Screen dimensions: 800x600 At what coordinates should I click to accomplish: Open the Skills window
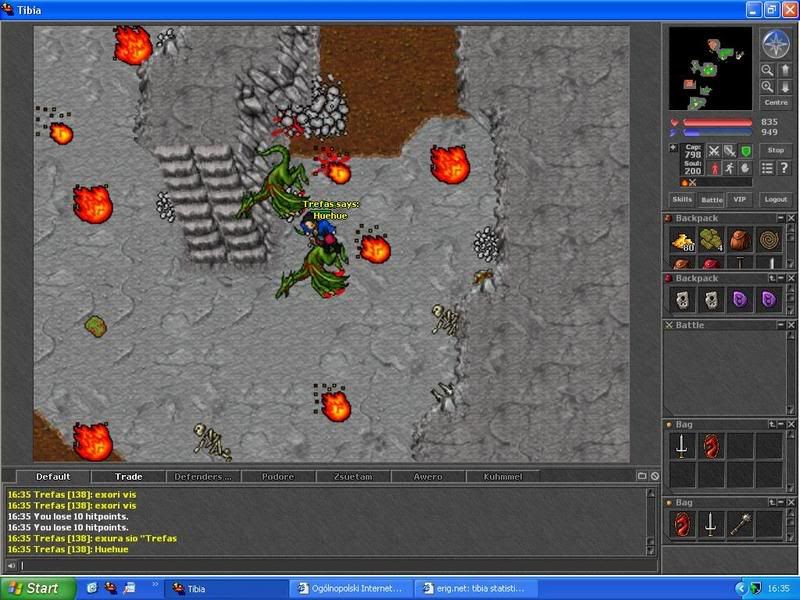click(681, 199)
